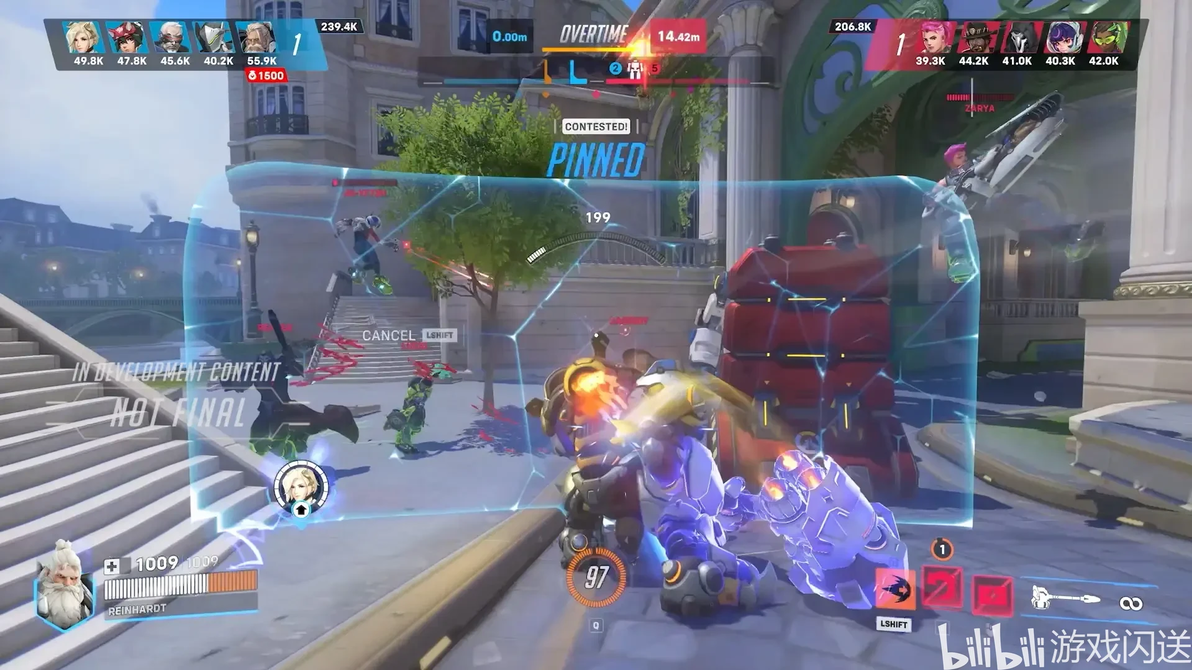Select the Rocket Hammer weapon icon
Screen dimensions: 1192x670
(x=1066, y=600)
